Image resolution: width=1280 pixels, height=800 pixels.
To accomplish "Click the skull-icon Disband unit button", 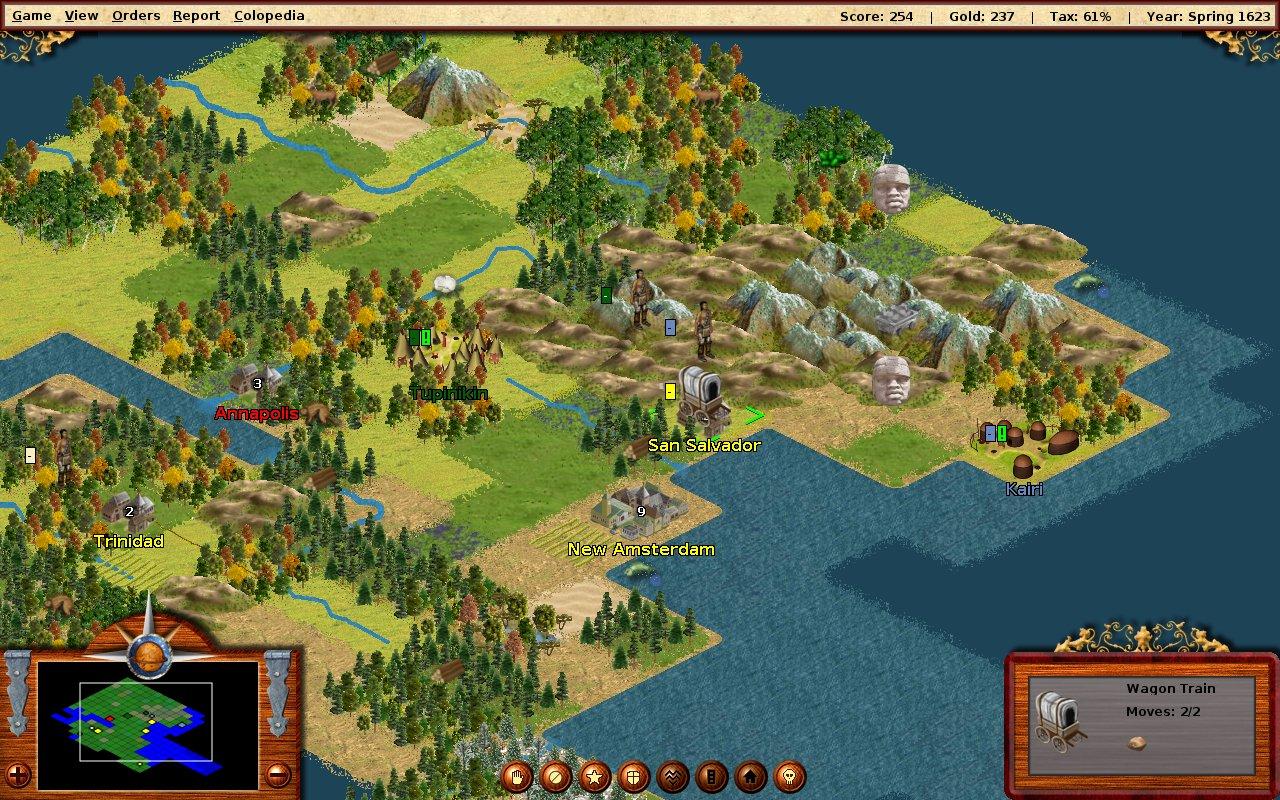I will 790,776.
